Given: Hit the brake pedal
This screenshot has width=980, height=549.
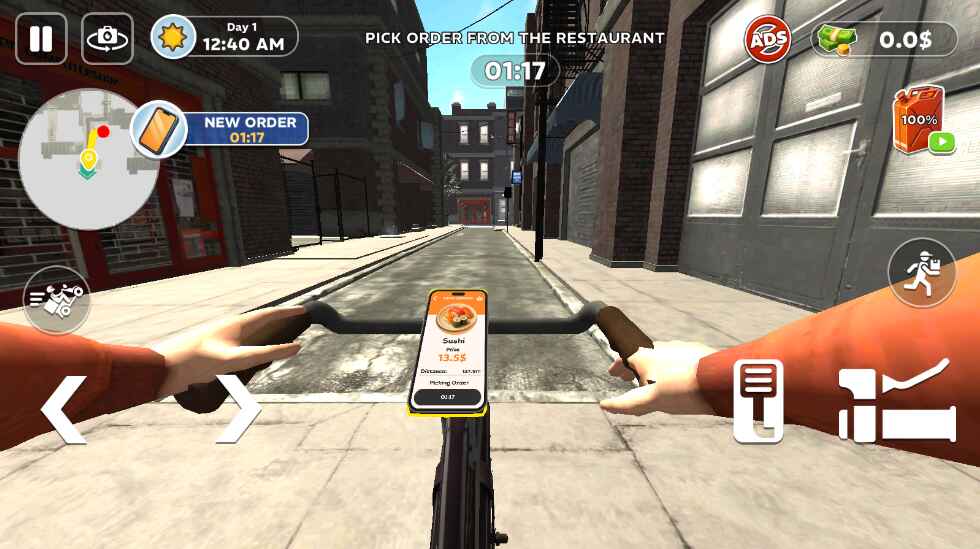Looking at the screenshot, I should [x=759, y=401].
